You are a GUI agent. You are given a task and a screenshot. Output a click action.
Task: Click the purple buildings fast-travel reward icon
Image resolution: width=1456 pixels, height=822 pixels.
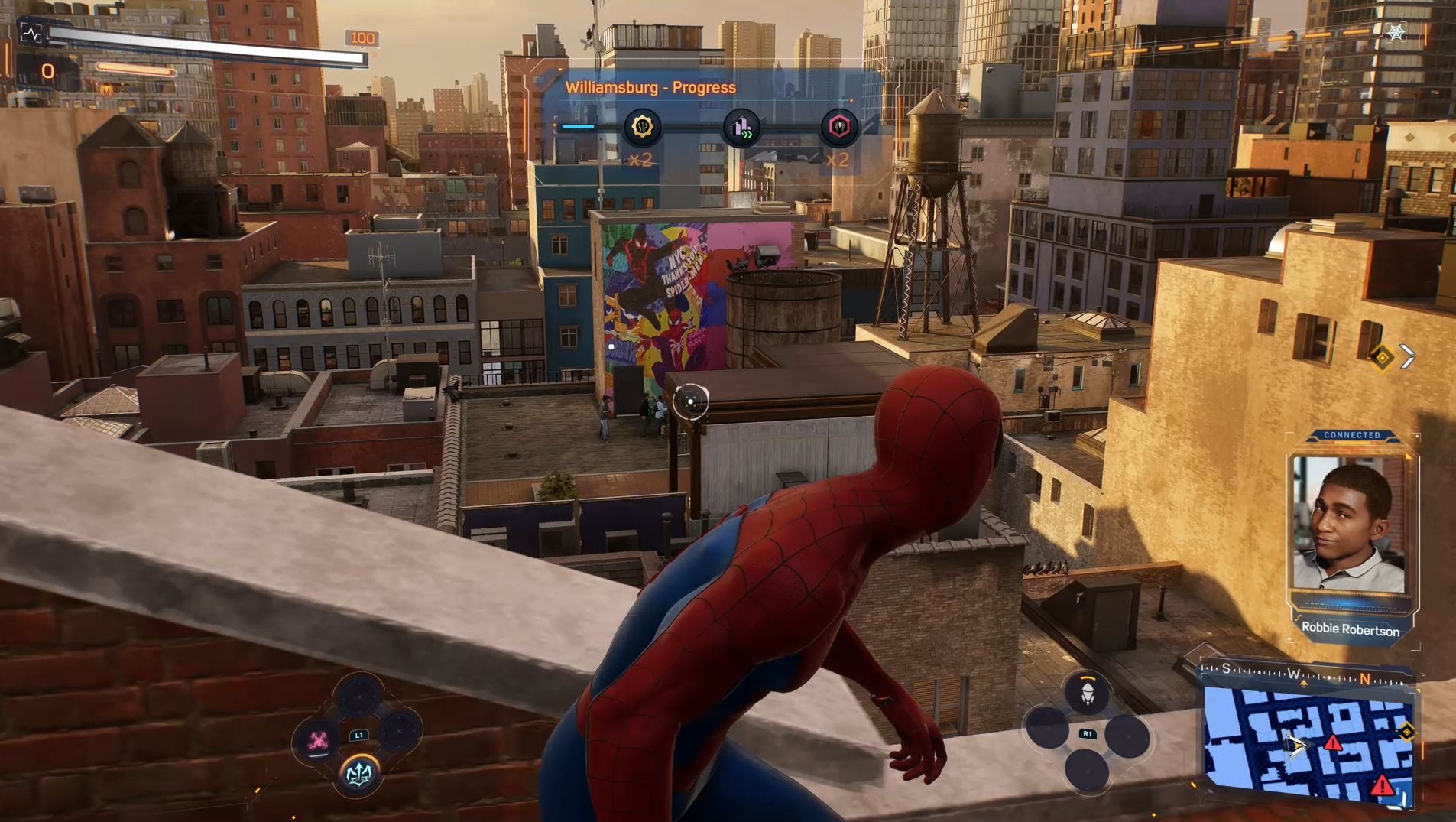[741, 128]
